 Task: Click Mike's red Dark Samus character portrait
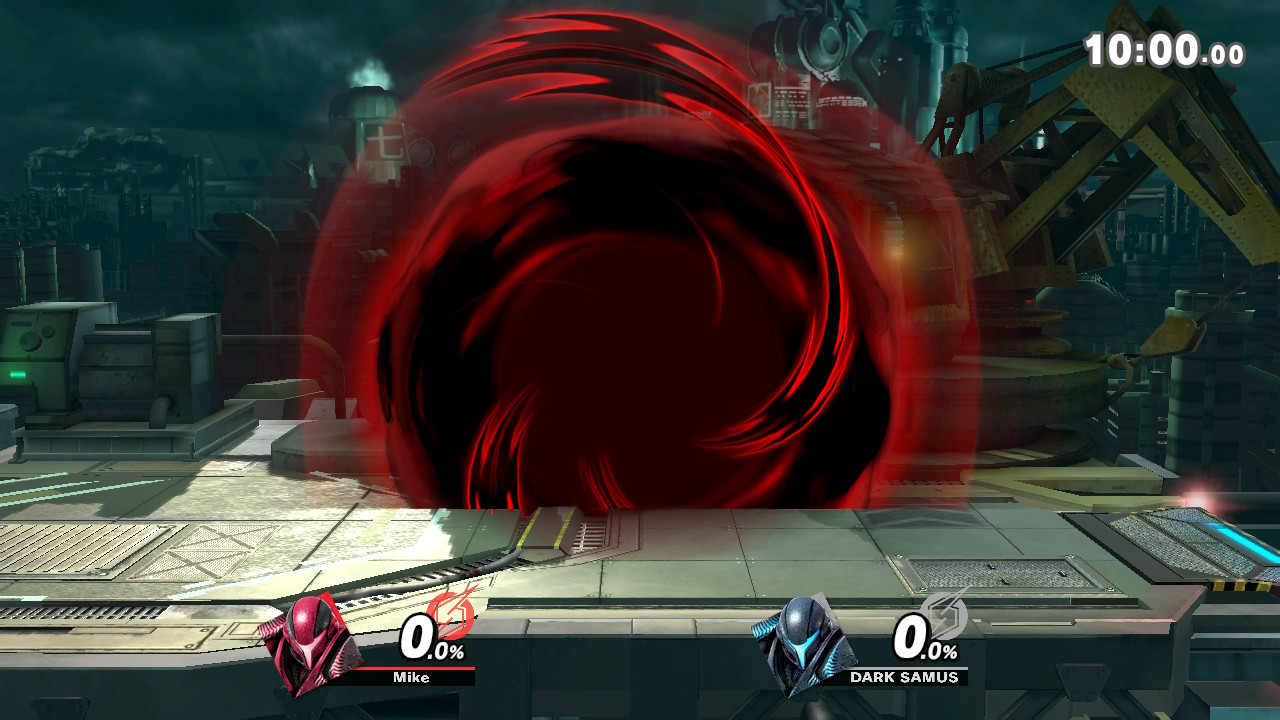click(x=310, y=645)
